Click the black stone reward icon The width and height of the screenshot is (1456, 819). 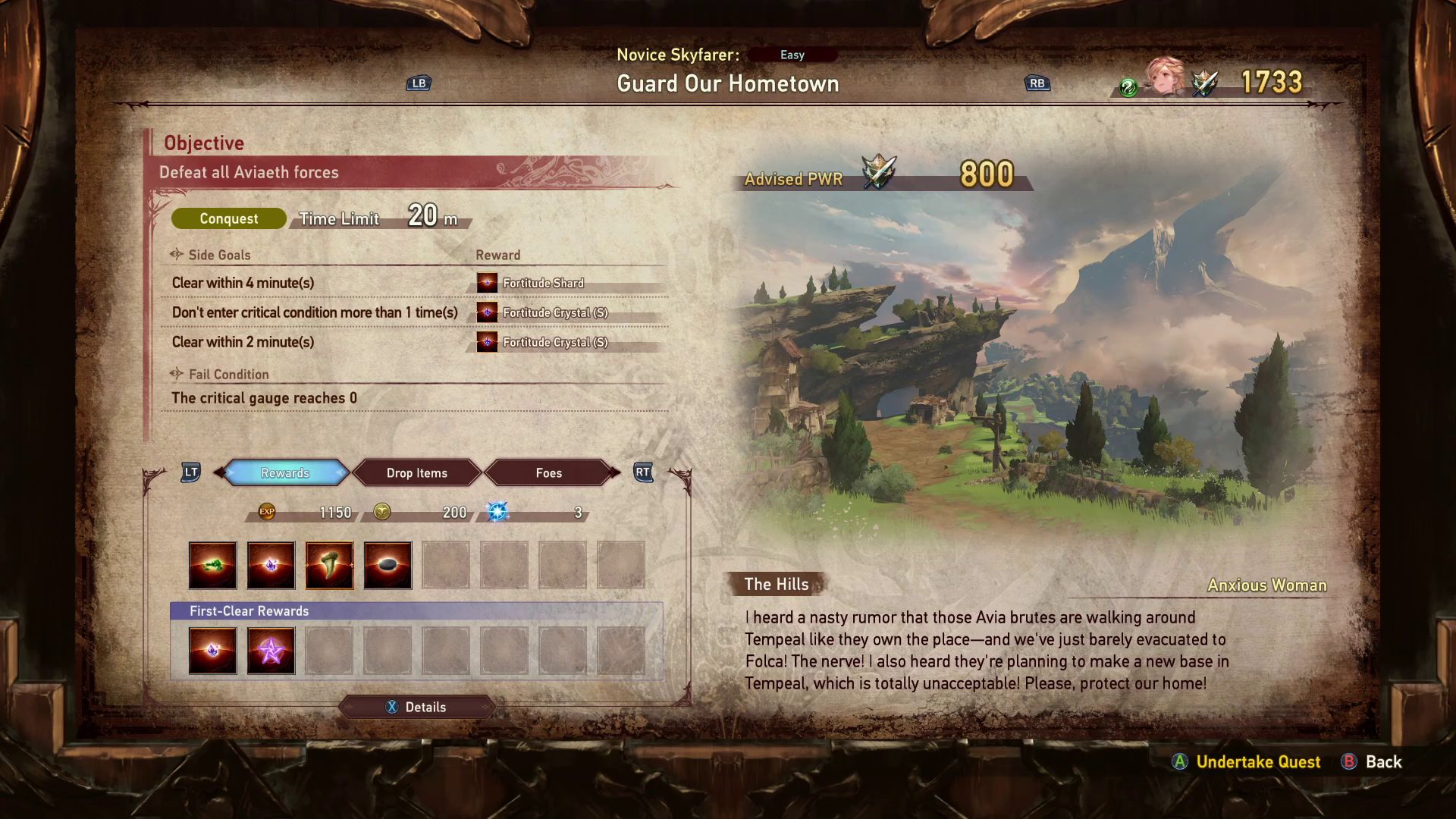tap(388, 565)
